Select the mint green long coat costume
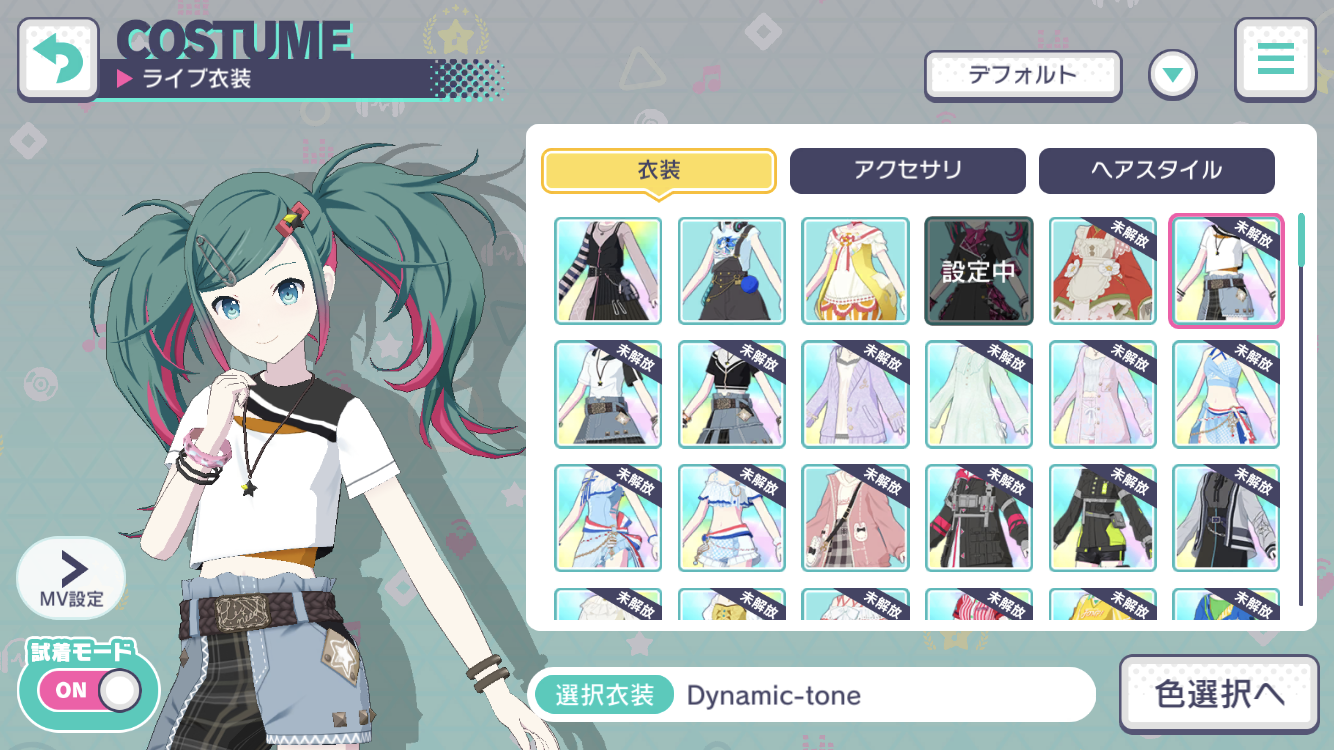The width and height of the screenshot is (1334, 750). pos(978,394)
